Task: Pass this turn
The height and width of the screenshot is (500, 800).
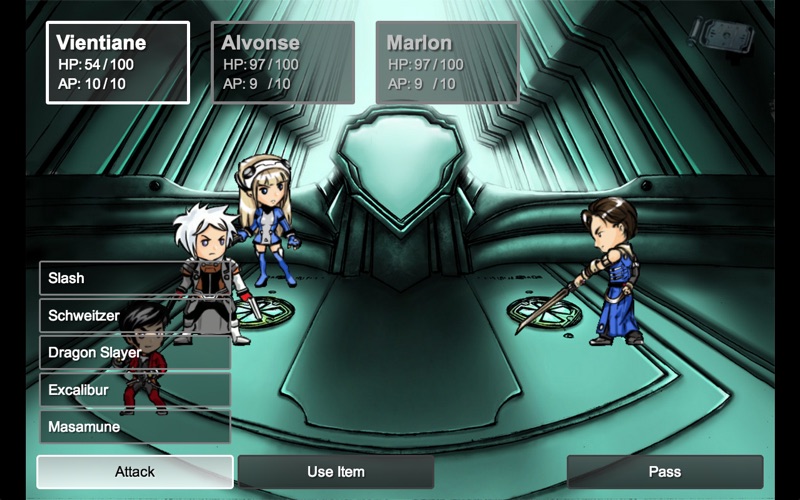Action: (x=665, y=472)
